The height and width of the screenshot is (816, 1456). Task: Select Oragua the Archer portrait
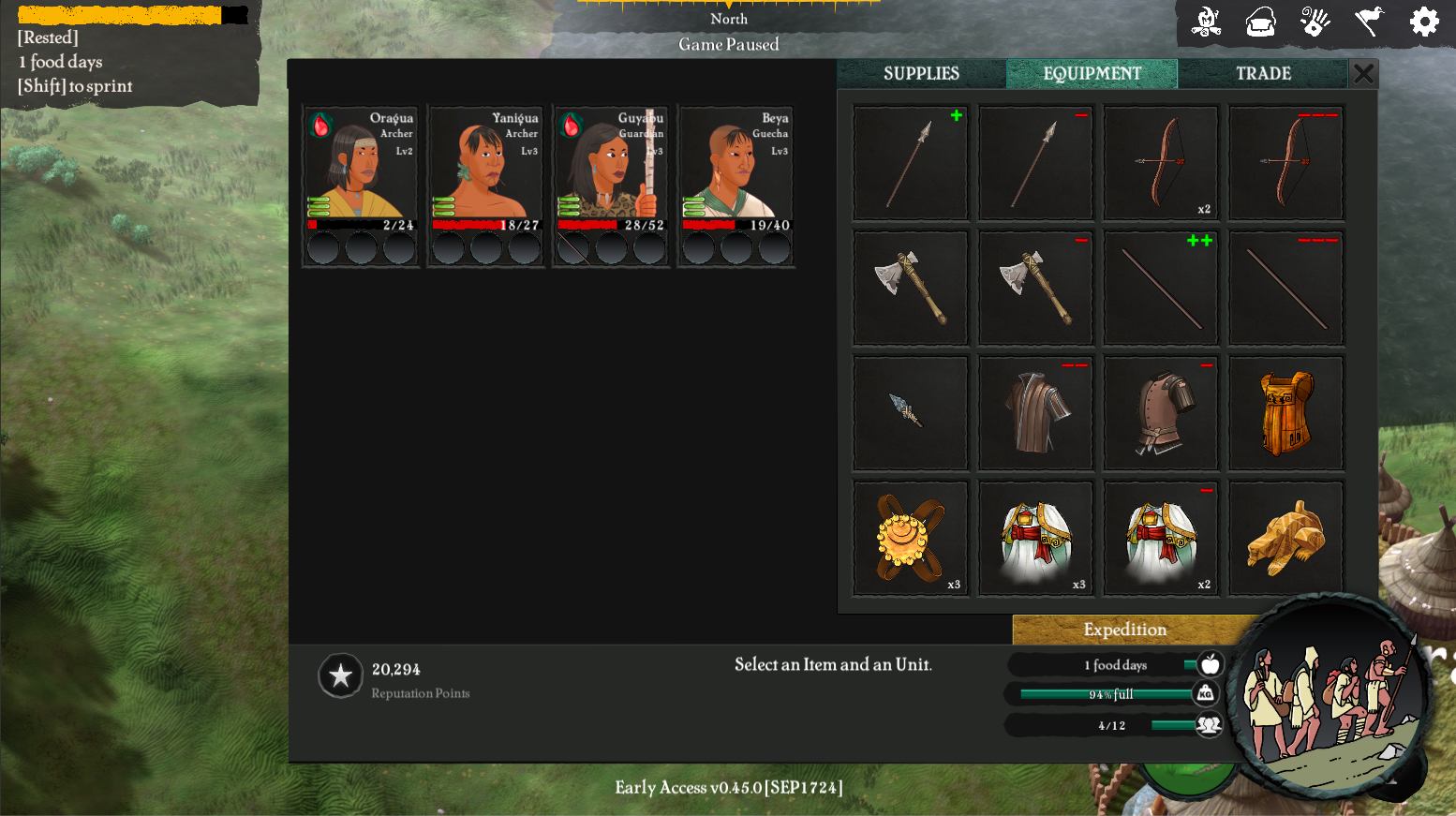361,169
